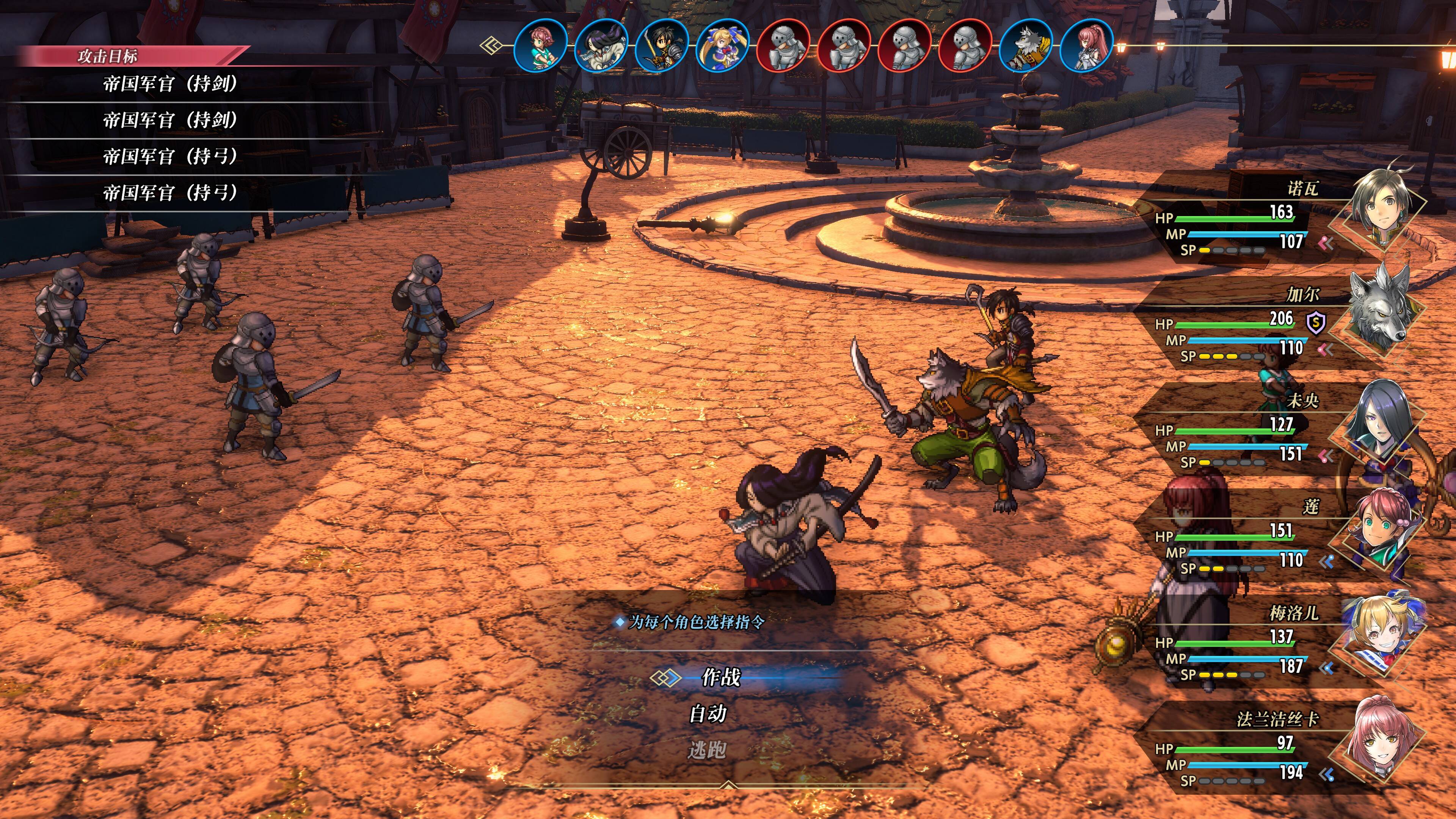Click the first turn order icon, the pink-haired girl
1456x819 pixels.
(x=541, y=45)
